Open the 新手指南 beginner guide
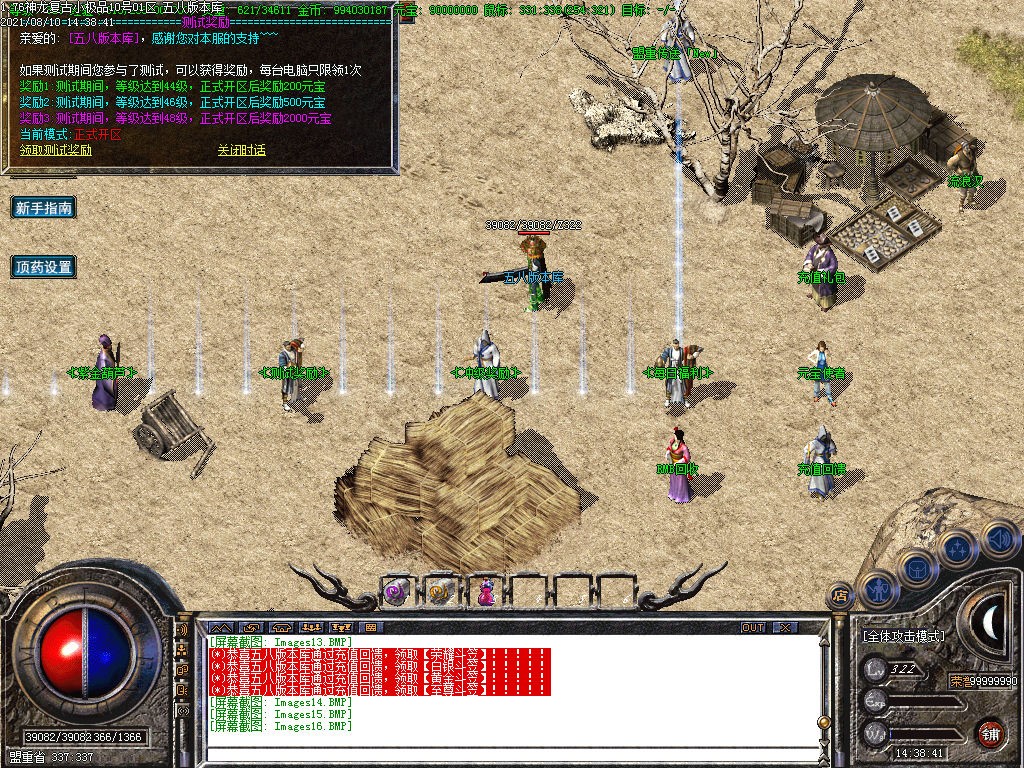Image resolution: width=1024 pixels, height=768 pixels. pyautogui.click(x=44, y=208)
